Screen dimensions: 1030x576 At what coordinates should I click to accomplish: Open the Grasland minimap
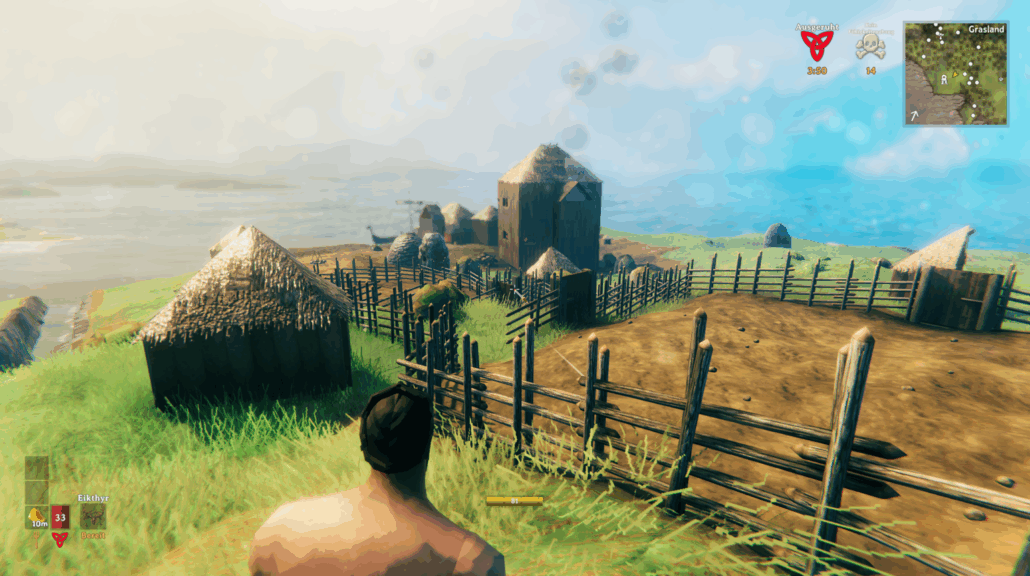(x=955, y=73)
